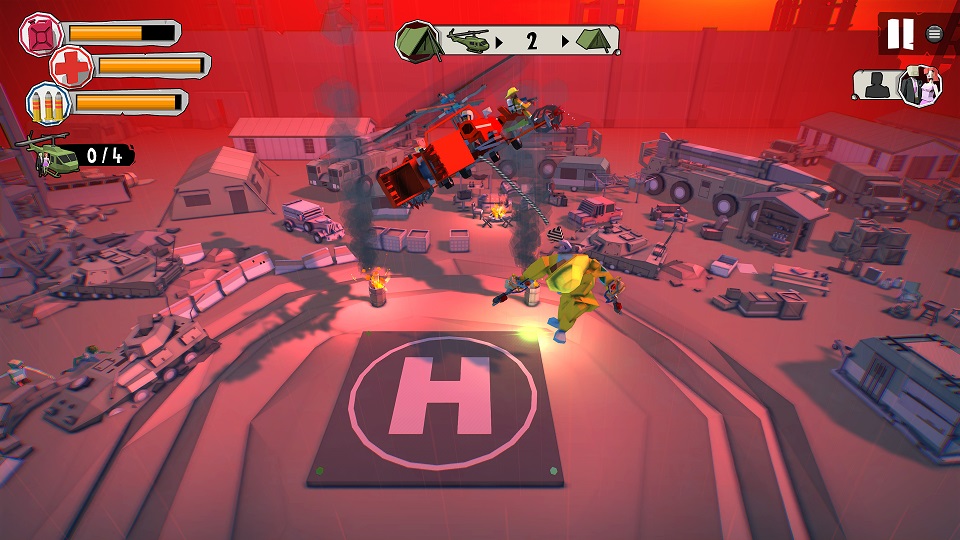
Task: Pause the game with the pause button
Action: click(x=900, y=34)
